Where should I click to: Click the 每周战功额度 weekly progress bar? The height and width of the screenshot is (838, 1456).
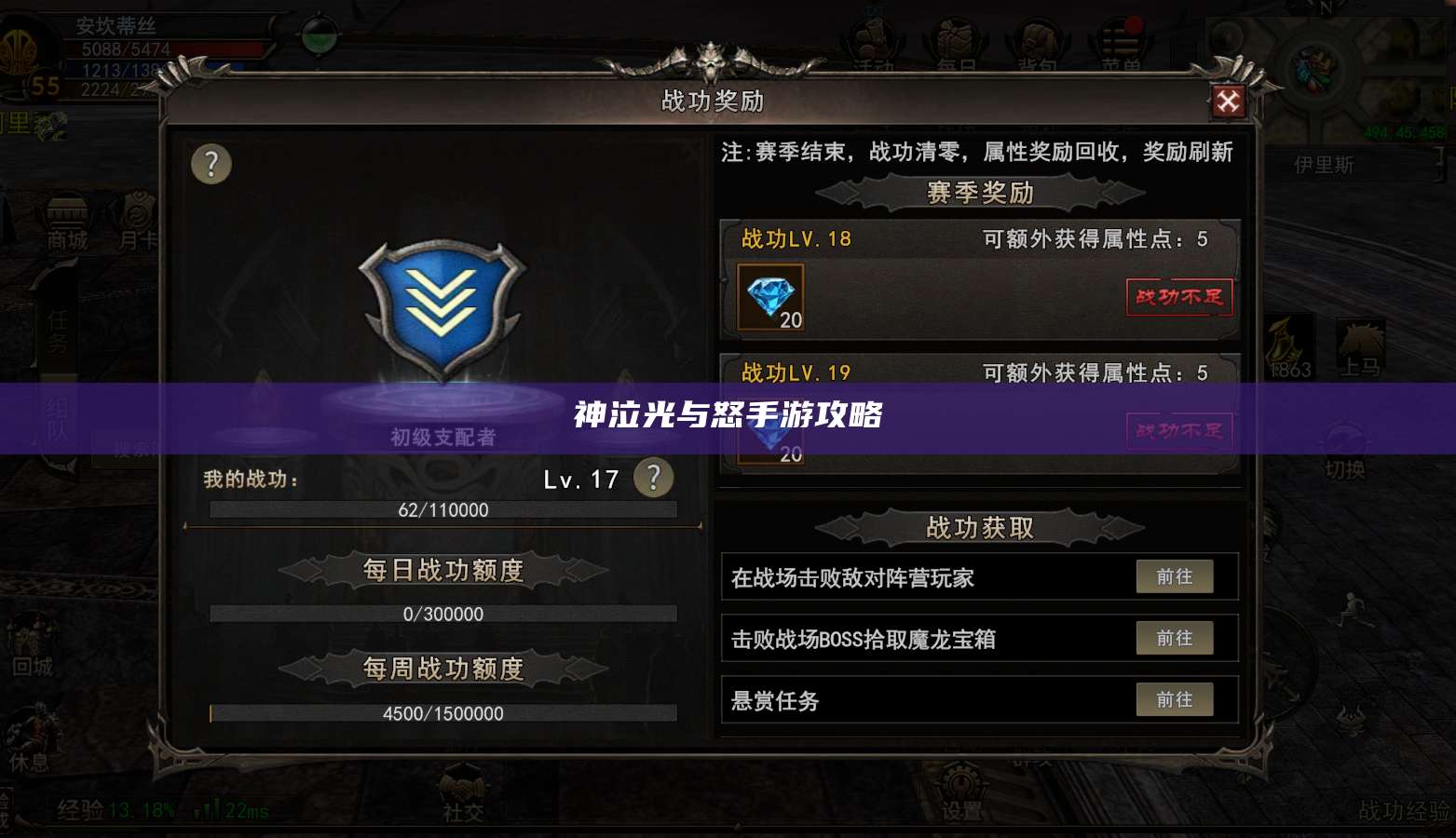pyautogui.click(x=442, y=713)
